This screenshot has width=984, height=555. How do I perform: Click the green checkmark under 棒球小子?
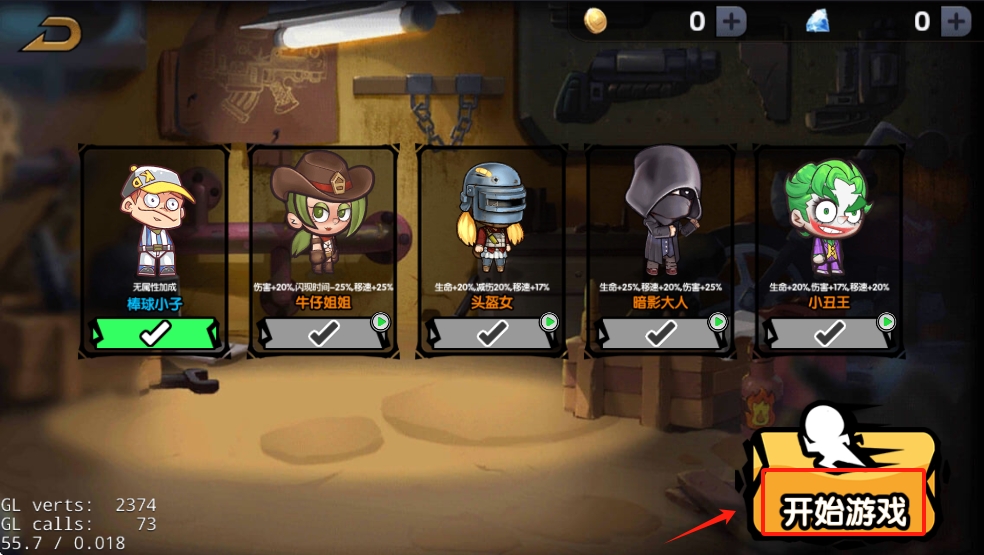[155, 334]
